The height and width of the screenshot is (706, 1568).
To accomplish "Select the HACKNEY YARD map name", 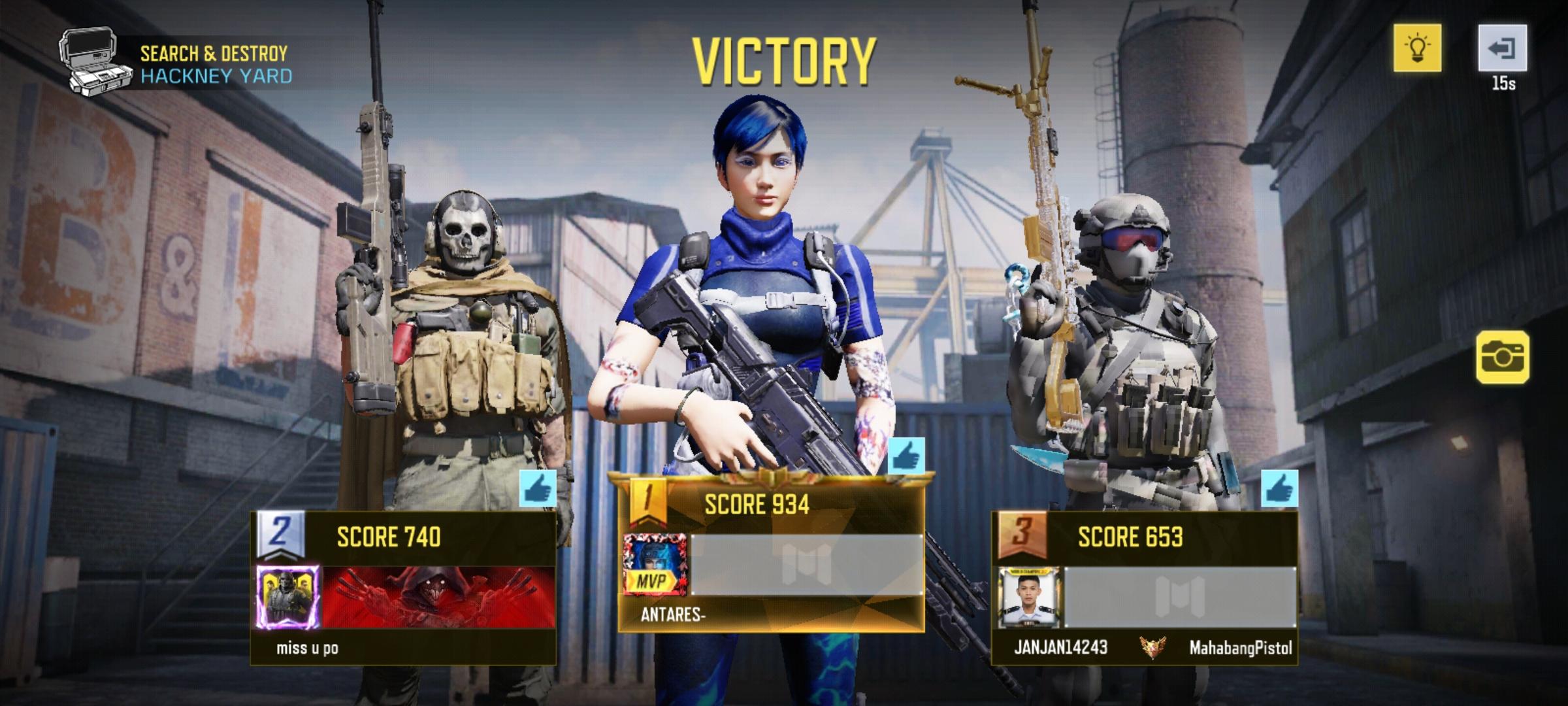I will (213, 75).
